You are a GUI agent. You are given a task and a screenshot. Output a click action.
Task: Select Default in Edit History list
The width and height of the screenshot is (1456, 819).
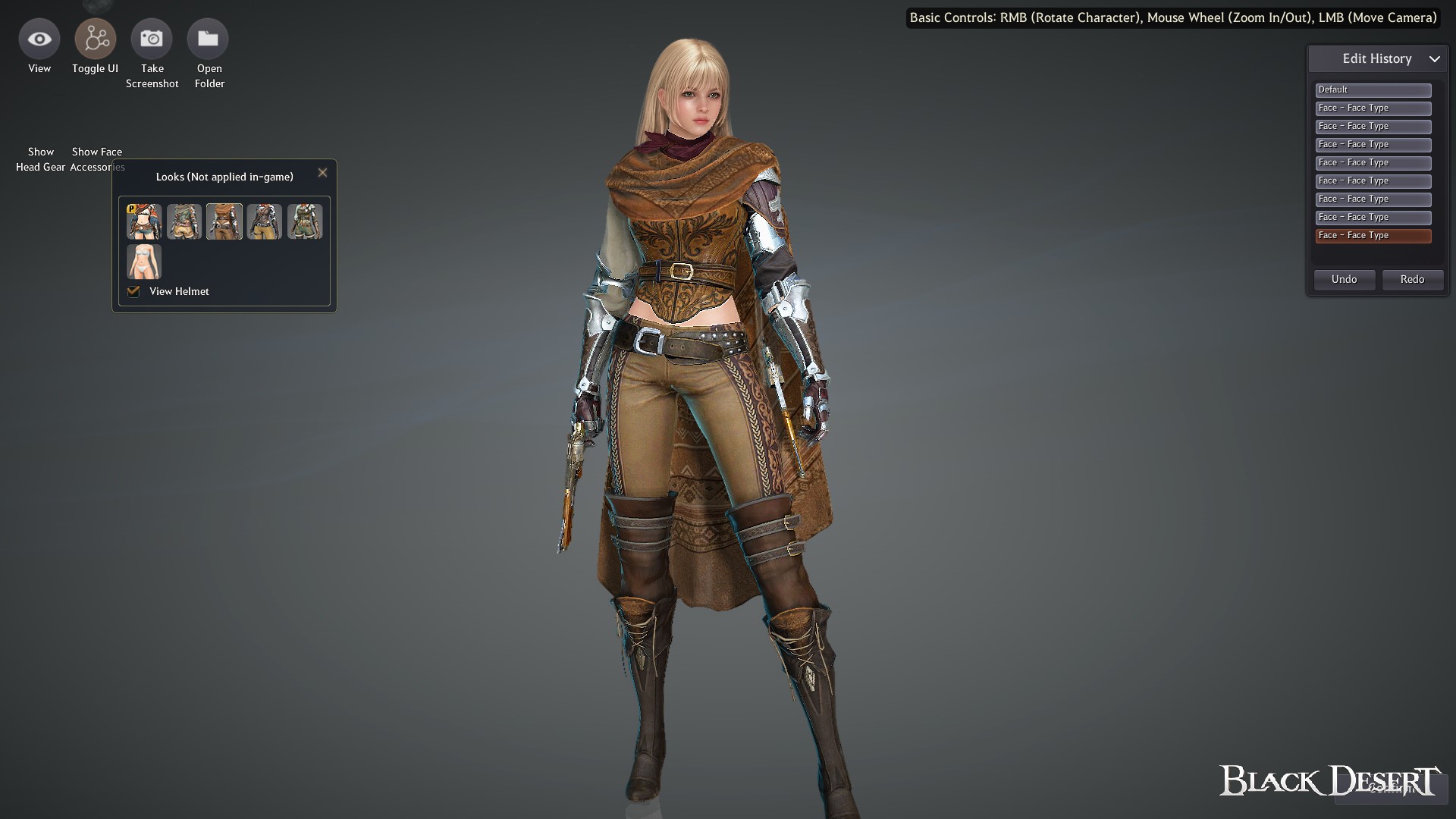click(x=1373, y=89)
